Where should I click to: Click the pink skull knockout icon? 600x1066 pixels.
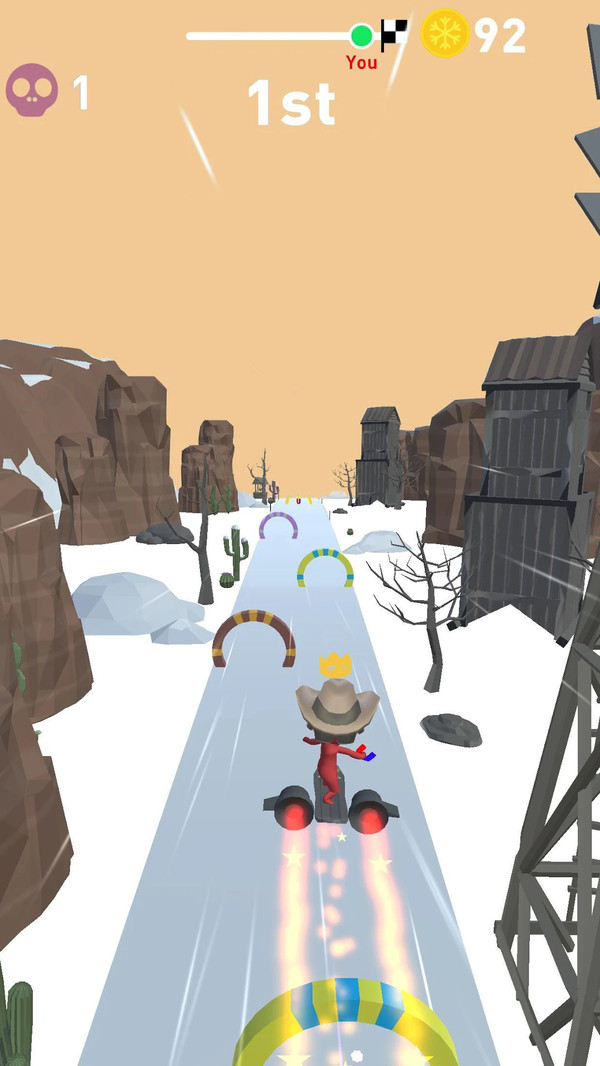point(31,90)
